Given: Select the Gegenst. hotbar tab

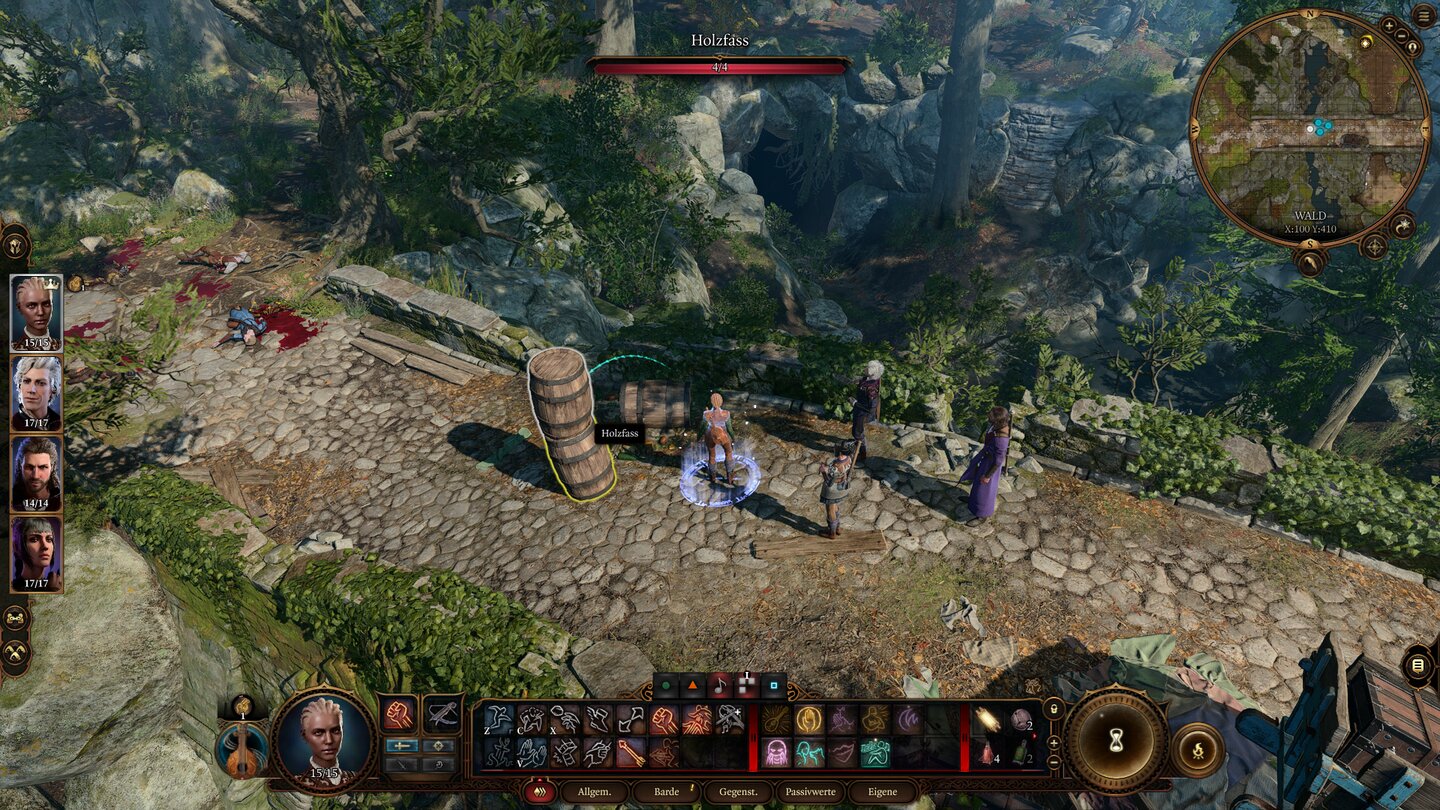Looking at the screenshot, I should pyautogui.click(x=738, y=792).
